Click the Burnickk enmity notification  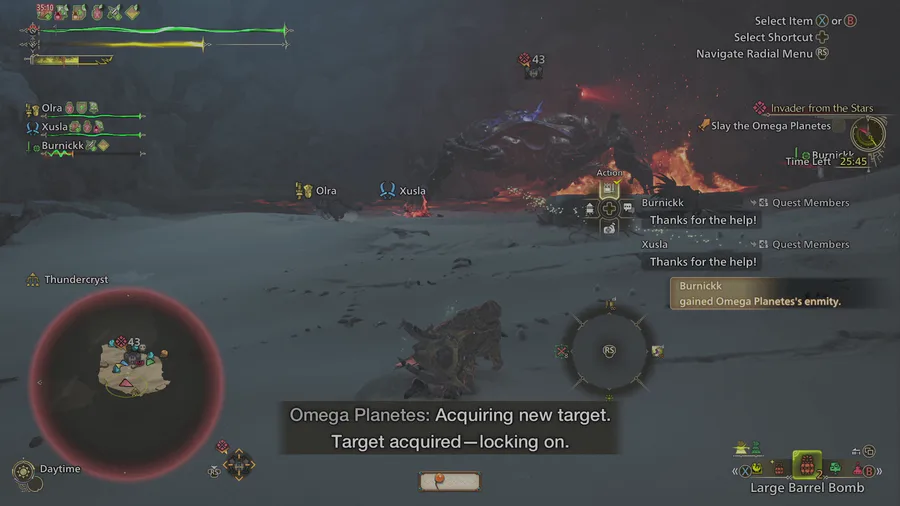[x=760, y=293]
